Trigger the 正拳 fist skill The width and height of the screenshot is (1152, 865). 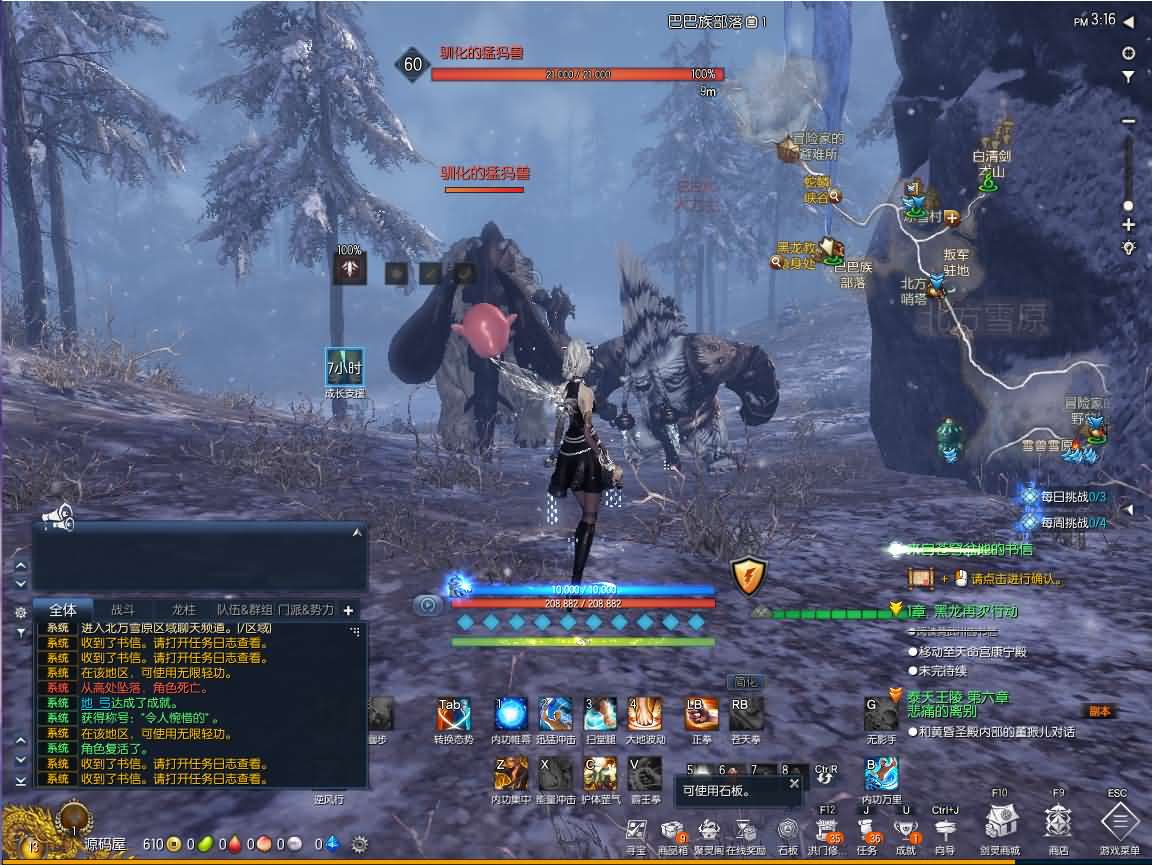click(x=702, y=715)
